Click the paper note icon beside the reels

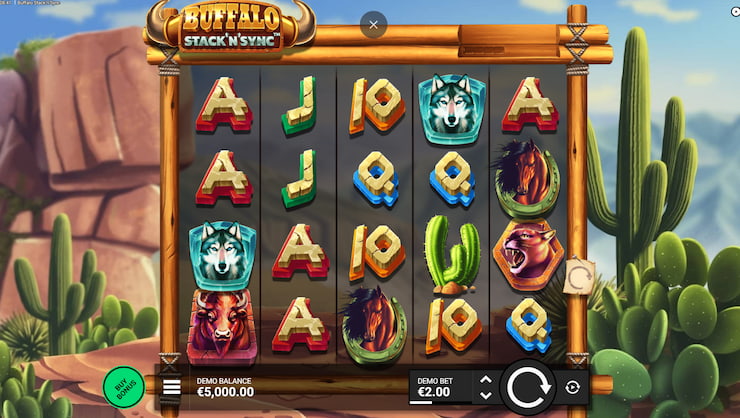tap(579, 276)
